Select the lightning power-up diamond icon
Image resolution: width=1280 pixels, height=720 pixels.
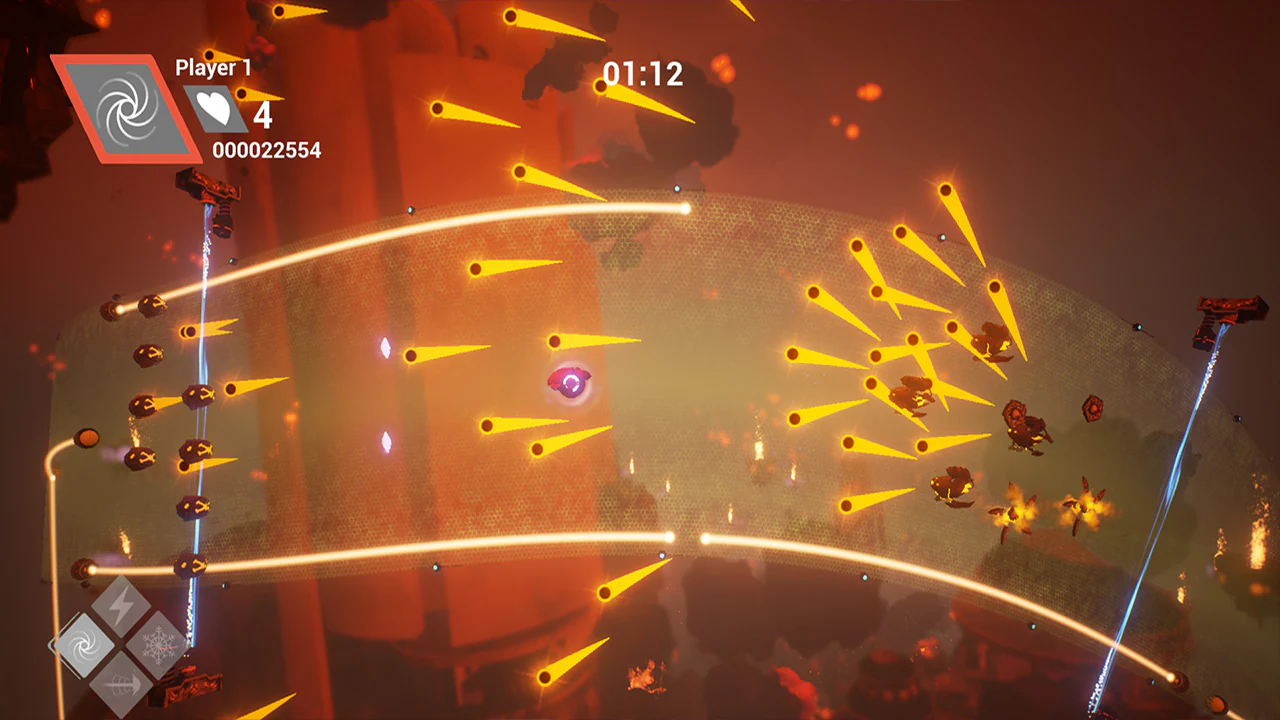click(x=121, y=603)
